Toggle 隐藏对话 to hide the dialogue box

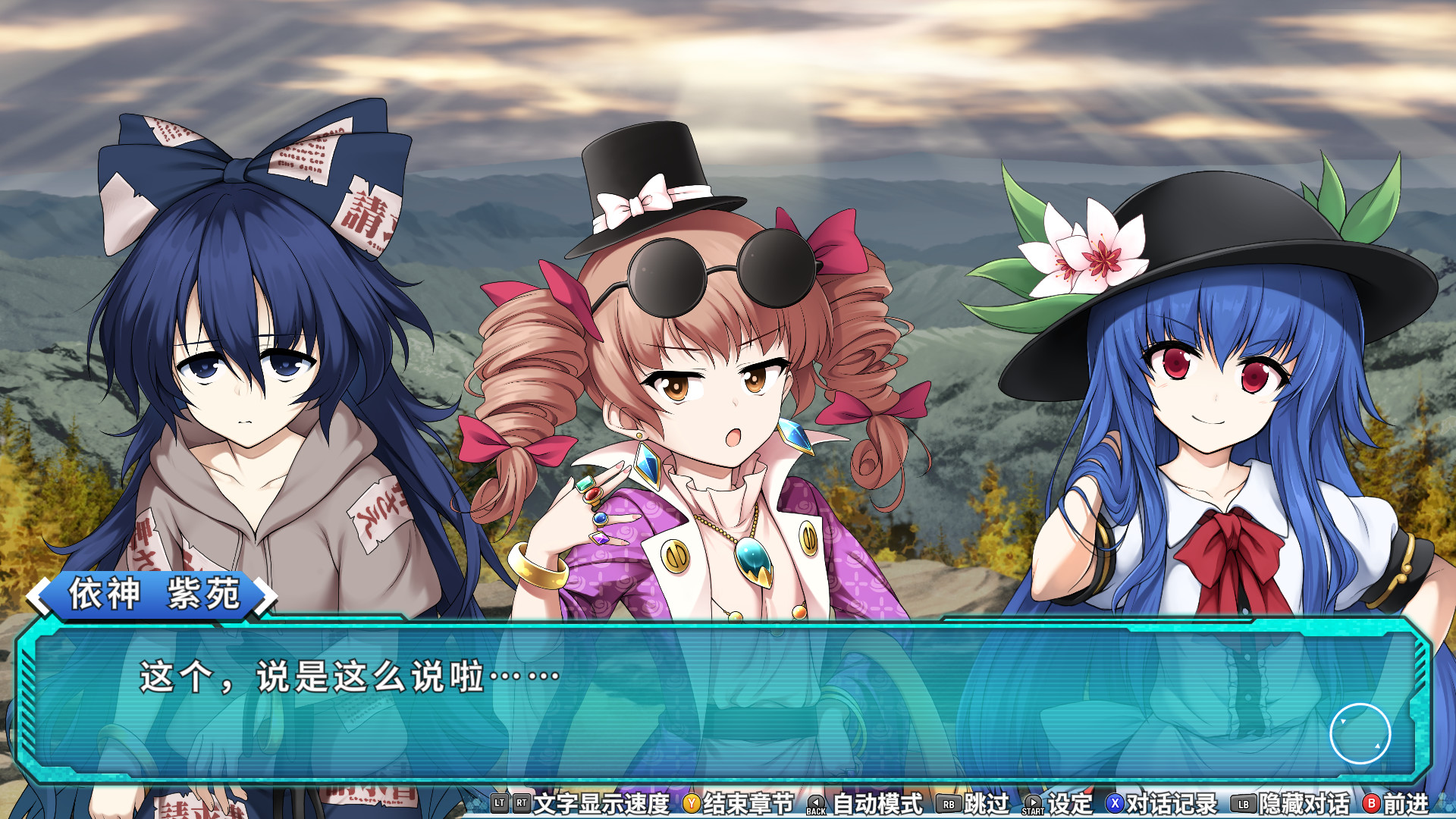[x=1304, y=805]
